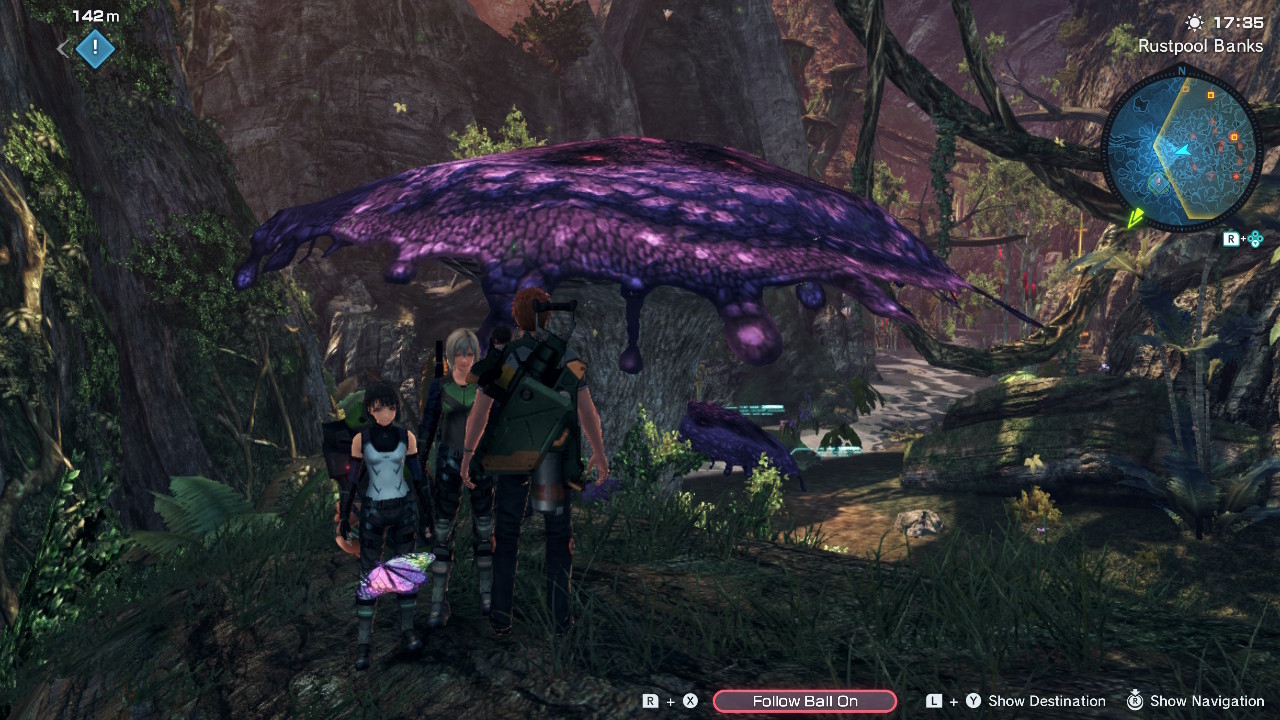
Task: Select the Rustpool Banks location label
Action: (x=1199, y=45)
